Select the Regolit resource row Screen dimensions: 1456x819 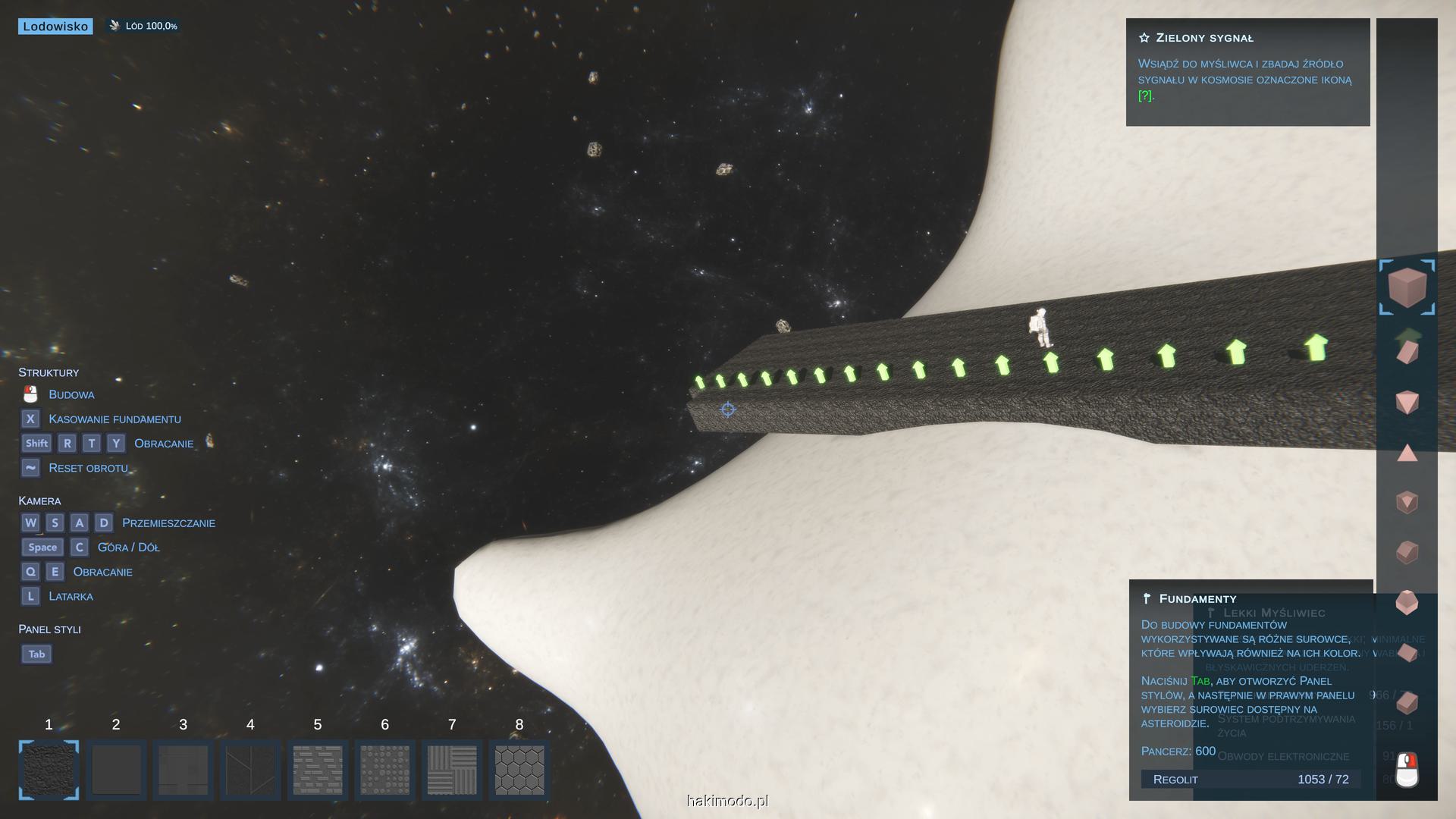pos(1250,780)
